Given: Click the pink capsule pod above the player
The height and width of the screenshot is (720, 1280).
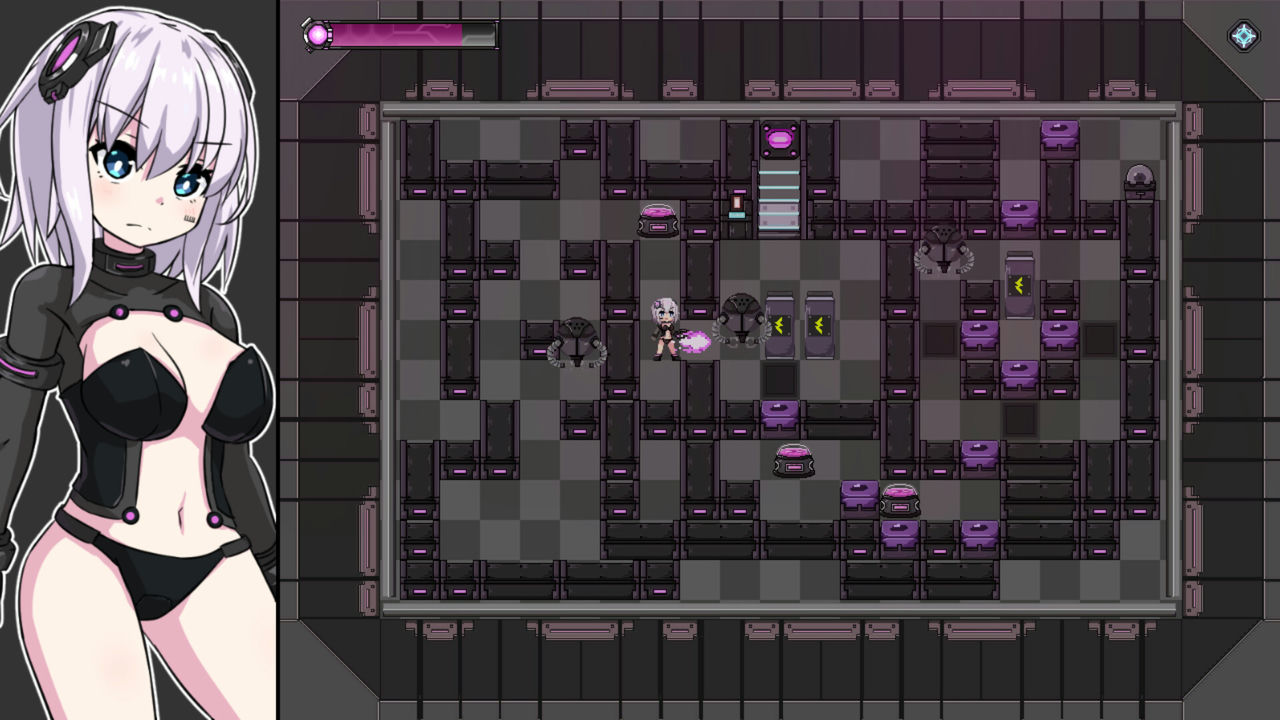Looking at the screenshot, I should point(655,222).
